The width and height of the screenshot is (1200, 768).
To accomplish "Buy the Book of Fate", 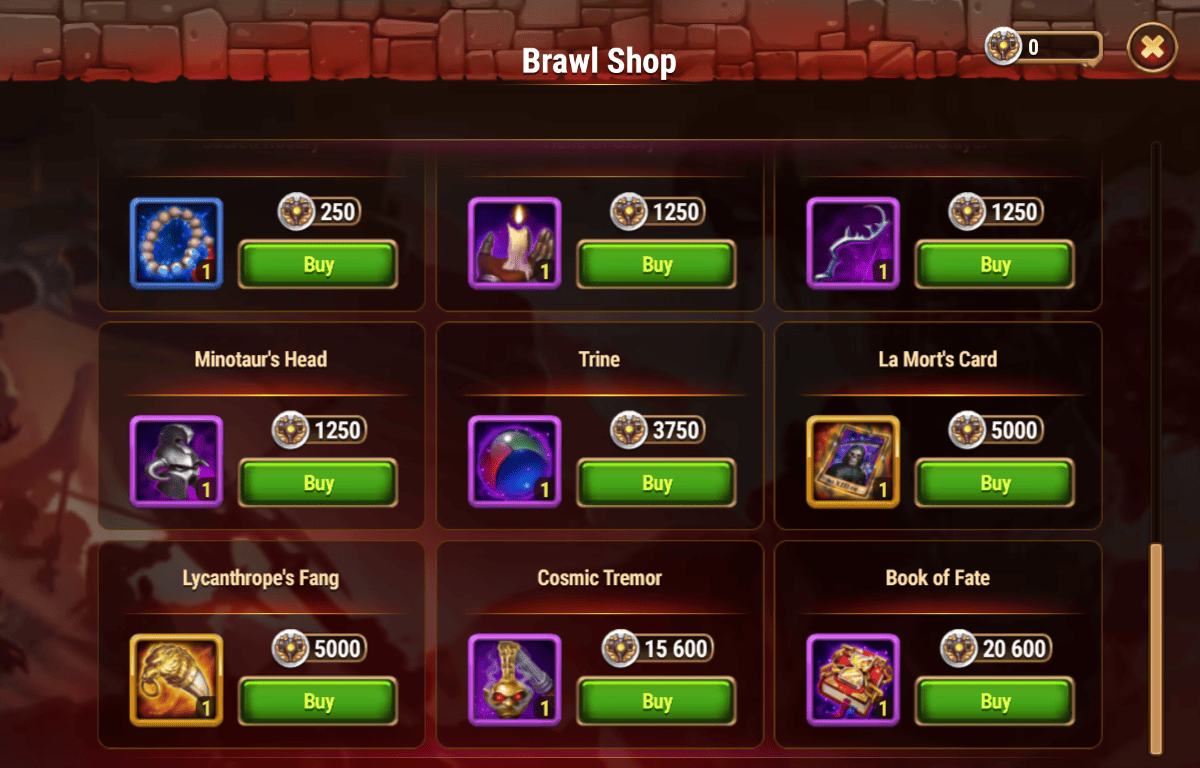I will click(994, 702).
